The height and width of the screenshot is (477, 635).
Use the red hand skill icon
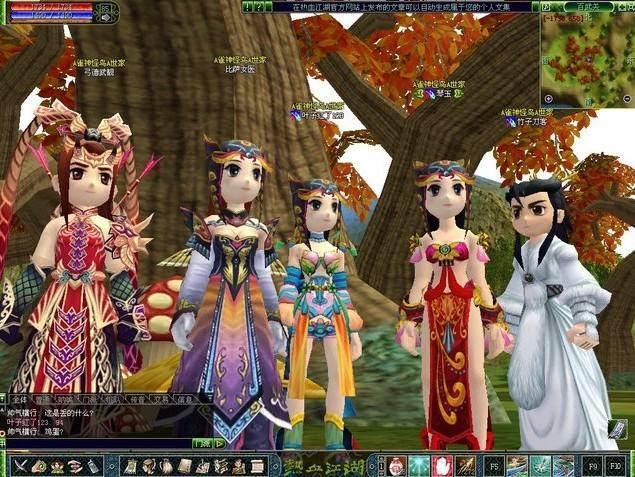coord(441,466)
